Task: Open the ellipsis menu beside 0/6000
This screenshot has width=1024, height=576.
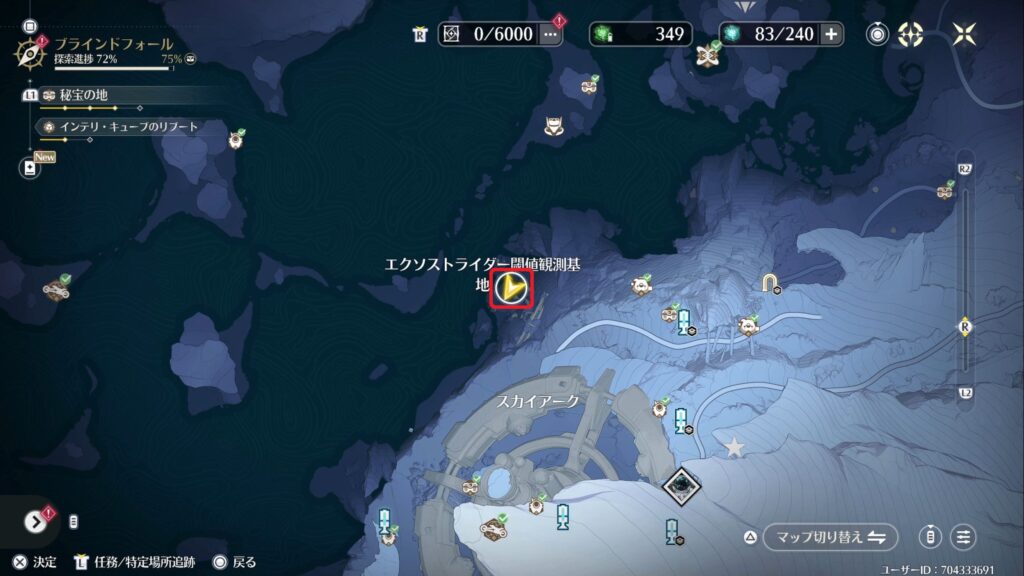Action: 550,34
